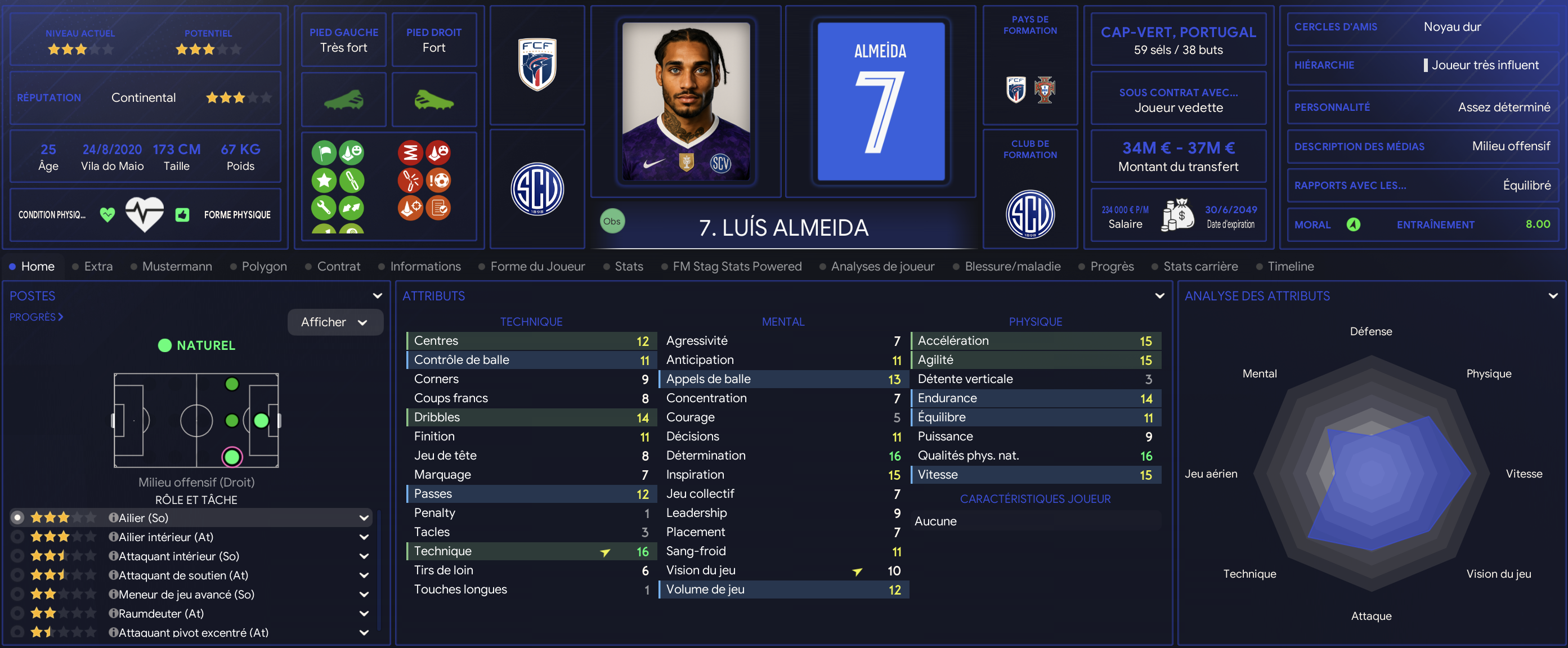Open the Stats carrière tab
The width and height of the screenshot is (1568, 648).
coord(1200,267)
